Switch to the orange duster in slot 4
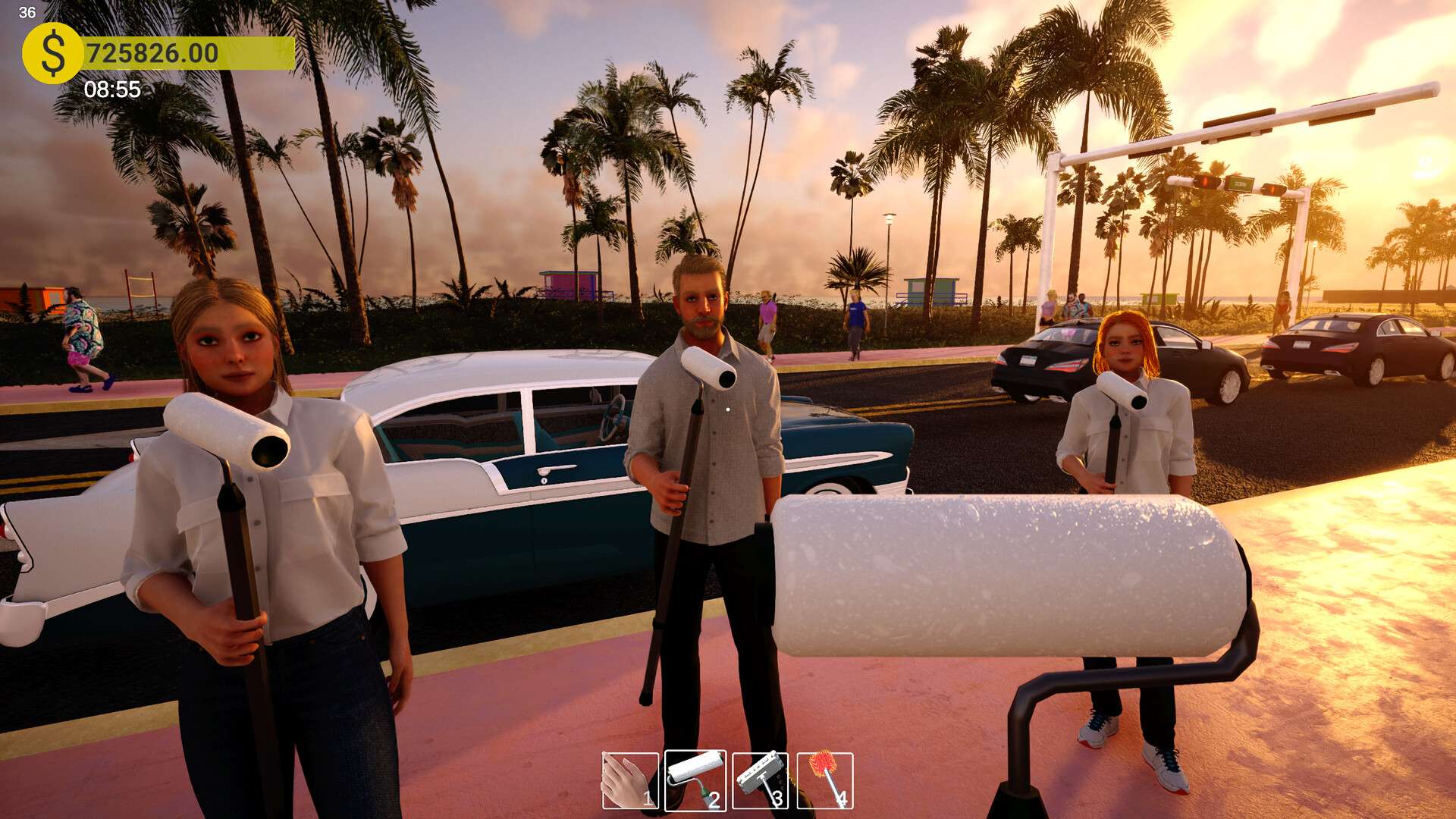Screen dimensions: 1456x819 coord(825,780)
